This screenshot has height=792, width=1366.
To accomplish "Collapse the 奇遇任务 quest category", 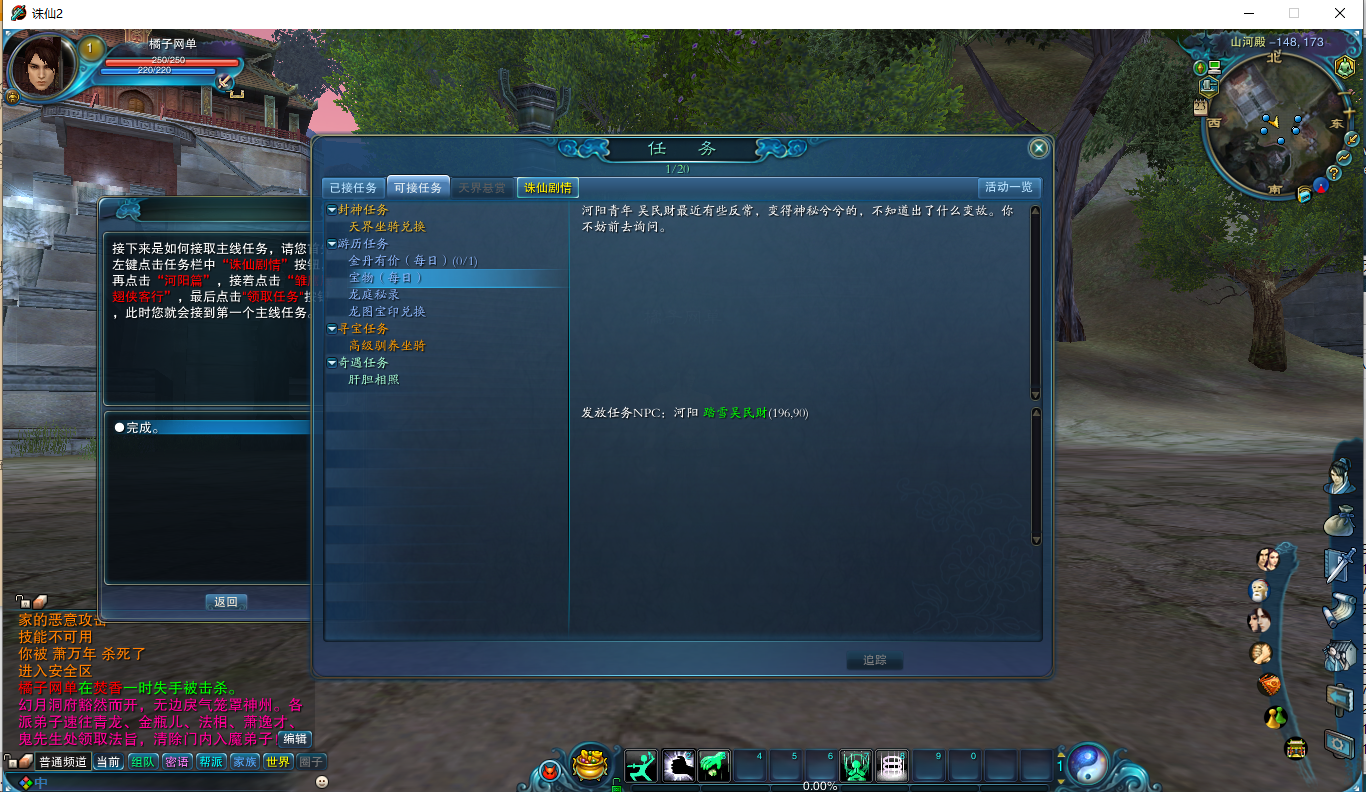I will point(330,362).
